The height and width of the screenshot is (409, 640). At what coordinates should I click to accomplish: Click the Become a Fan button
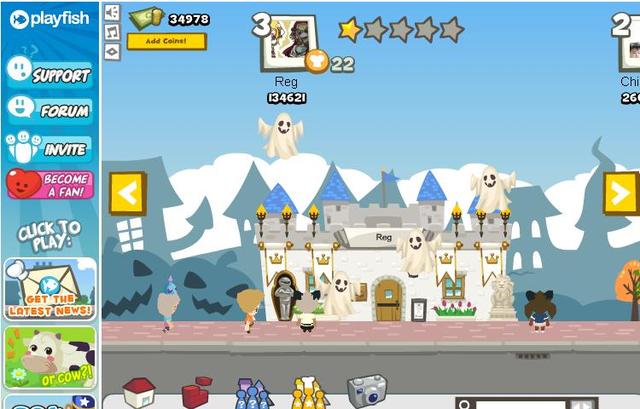pyautogui.click(x=49, y=185)
